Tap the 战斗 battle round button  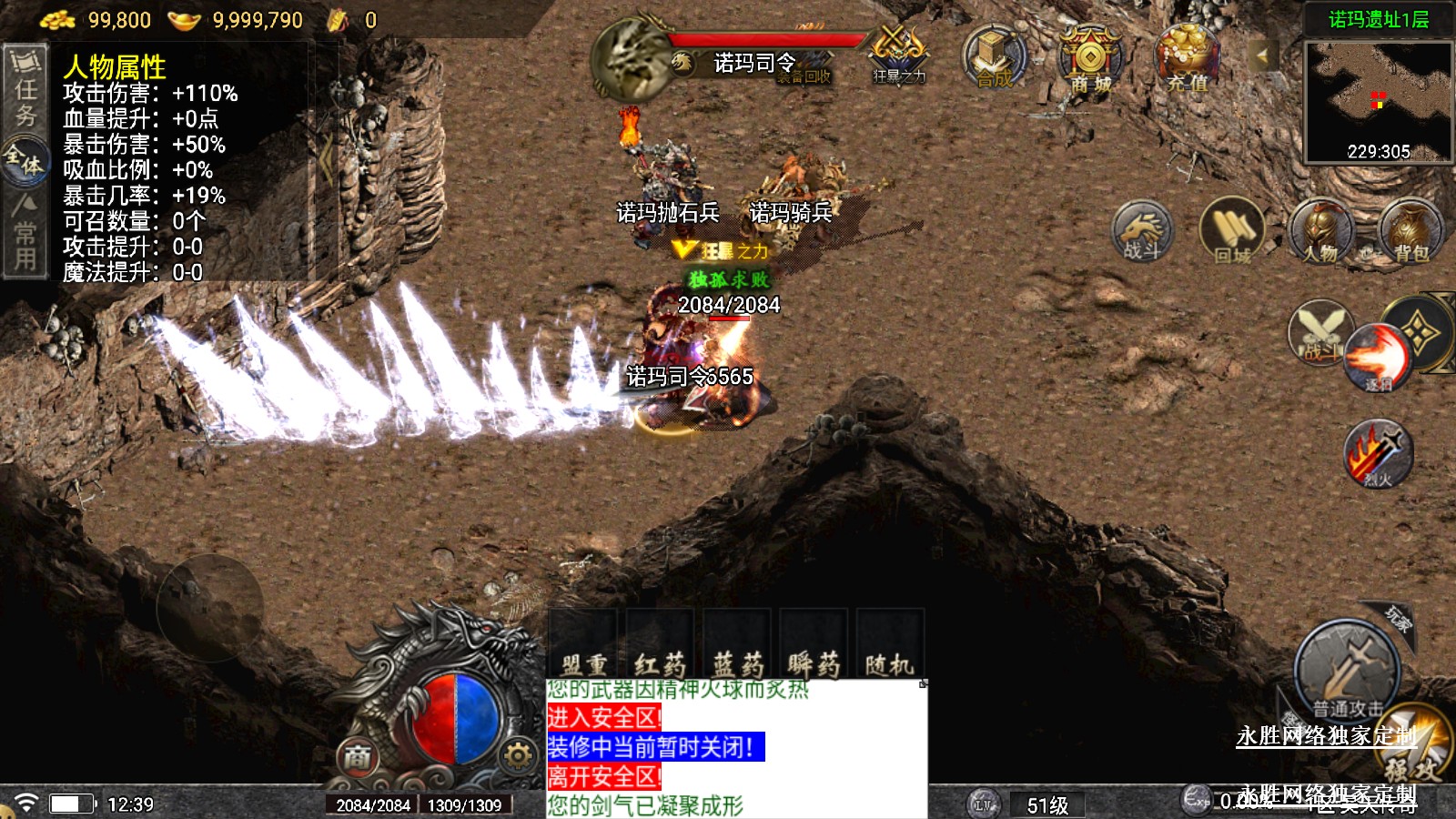(1142, 230)
